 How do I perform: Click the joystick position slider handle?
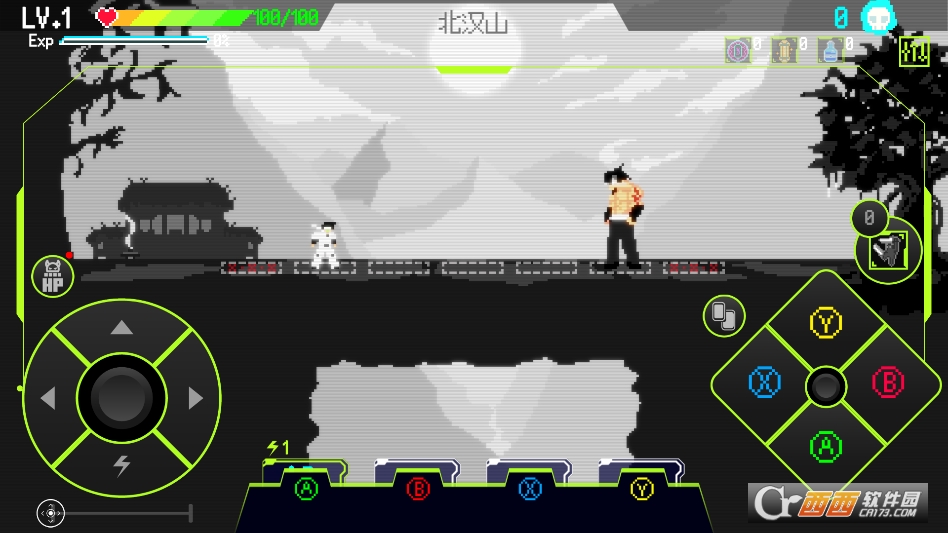point(50,513)
